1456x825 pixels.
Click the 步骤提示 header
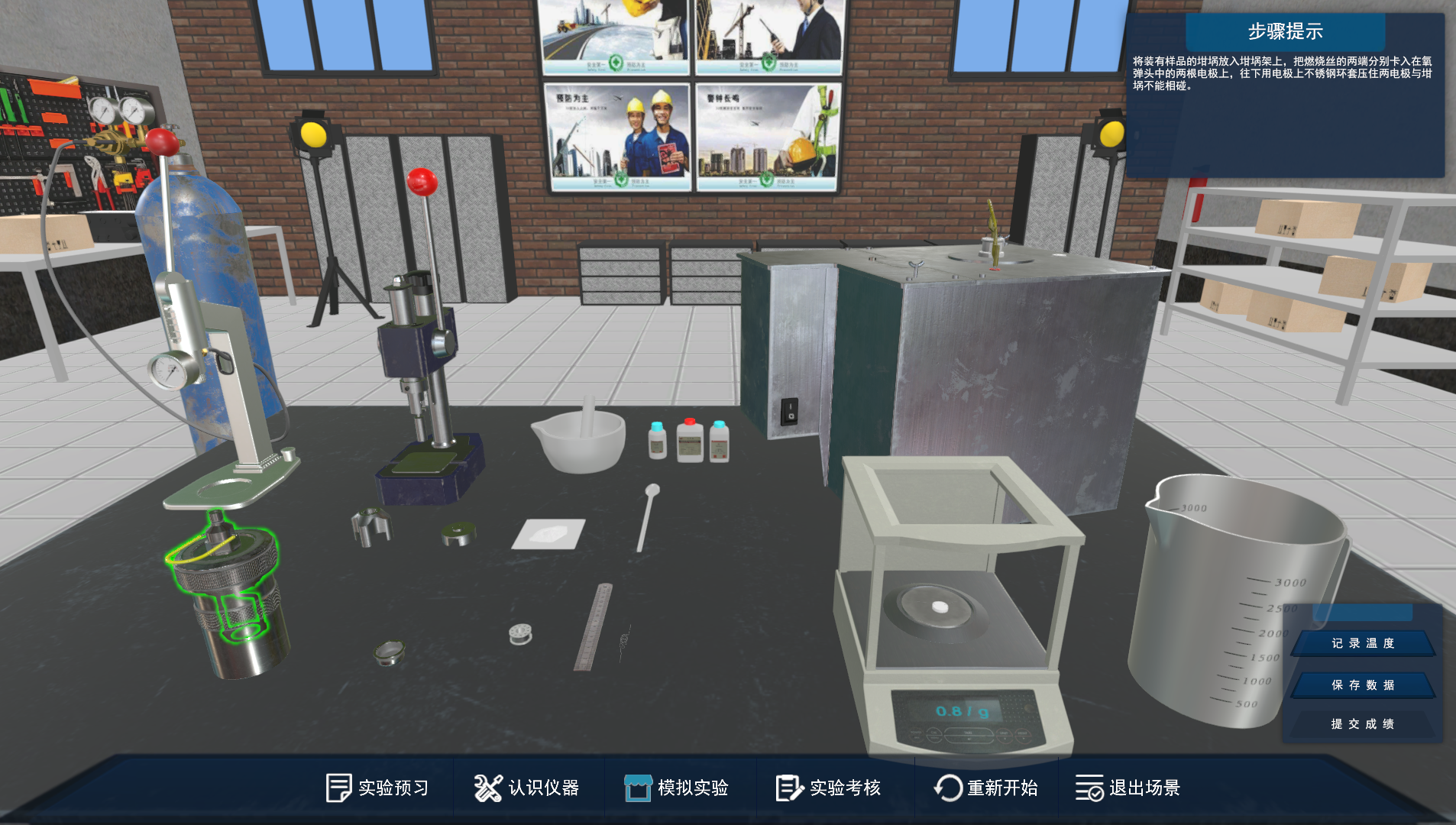pos(1285,32)
